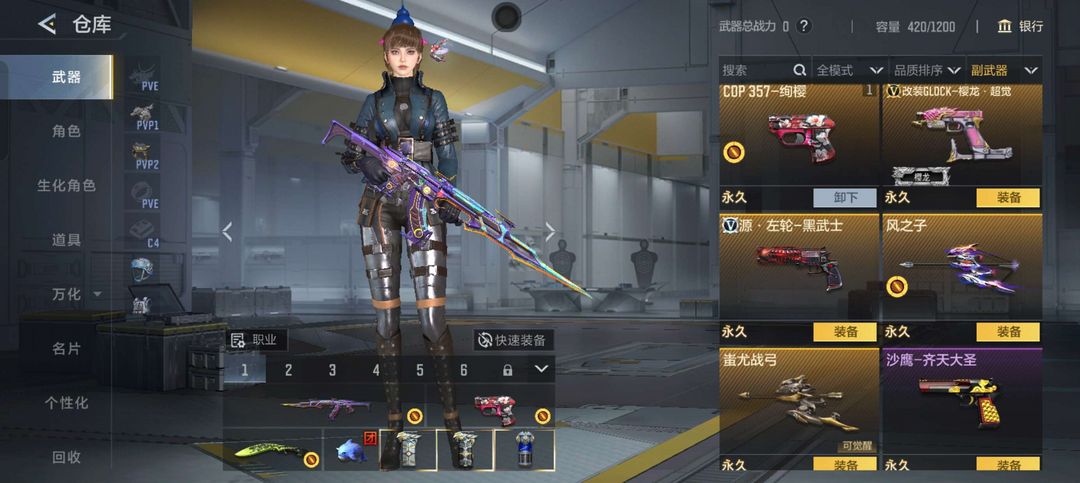Open the 名片 section
The image size is (1080, 483).
(x=66, y=348)
